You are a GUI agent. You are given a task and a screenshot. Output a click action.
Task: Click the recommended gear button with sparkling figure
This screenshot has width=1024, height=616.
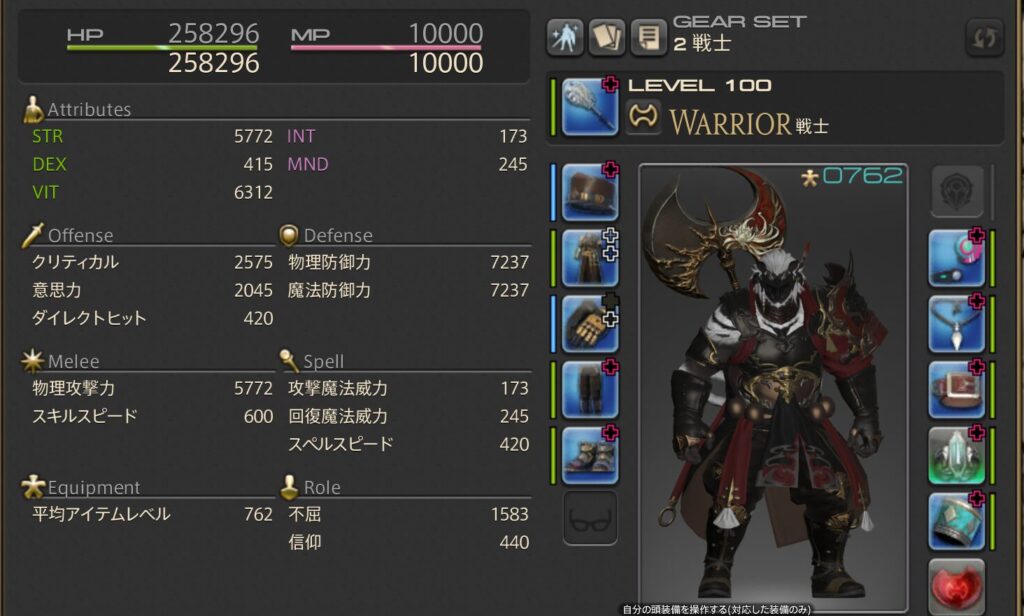click(x=565, y=38)
